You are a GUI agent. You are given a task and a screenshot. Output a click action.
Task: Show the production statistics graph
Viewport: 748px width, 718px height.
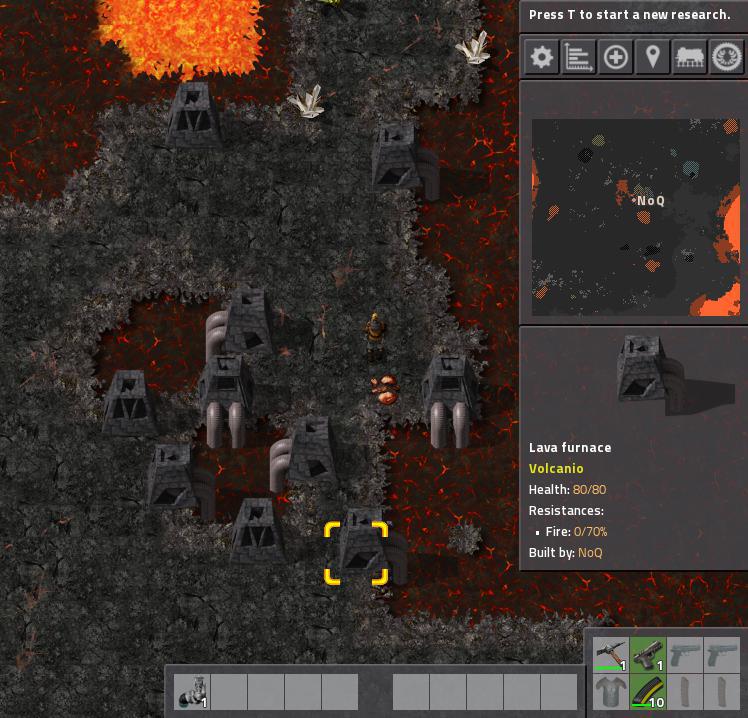[x=578, y=57]
